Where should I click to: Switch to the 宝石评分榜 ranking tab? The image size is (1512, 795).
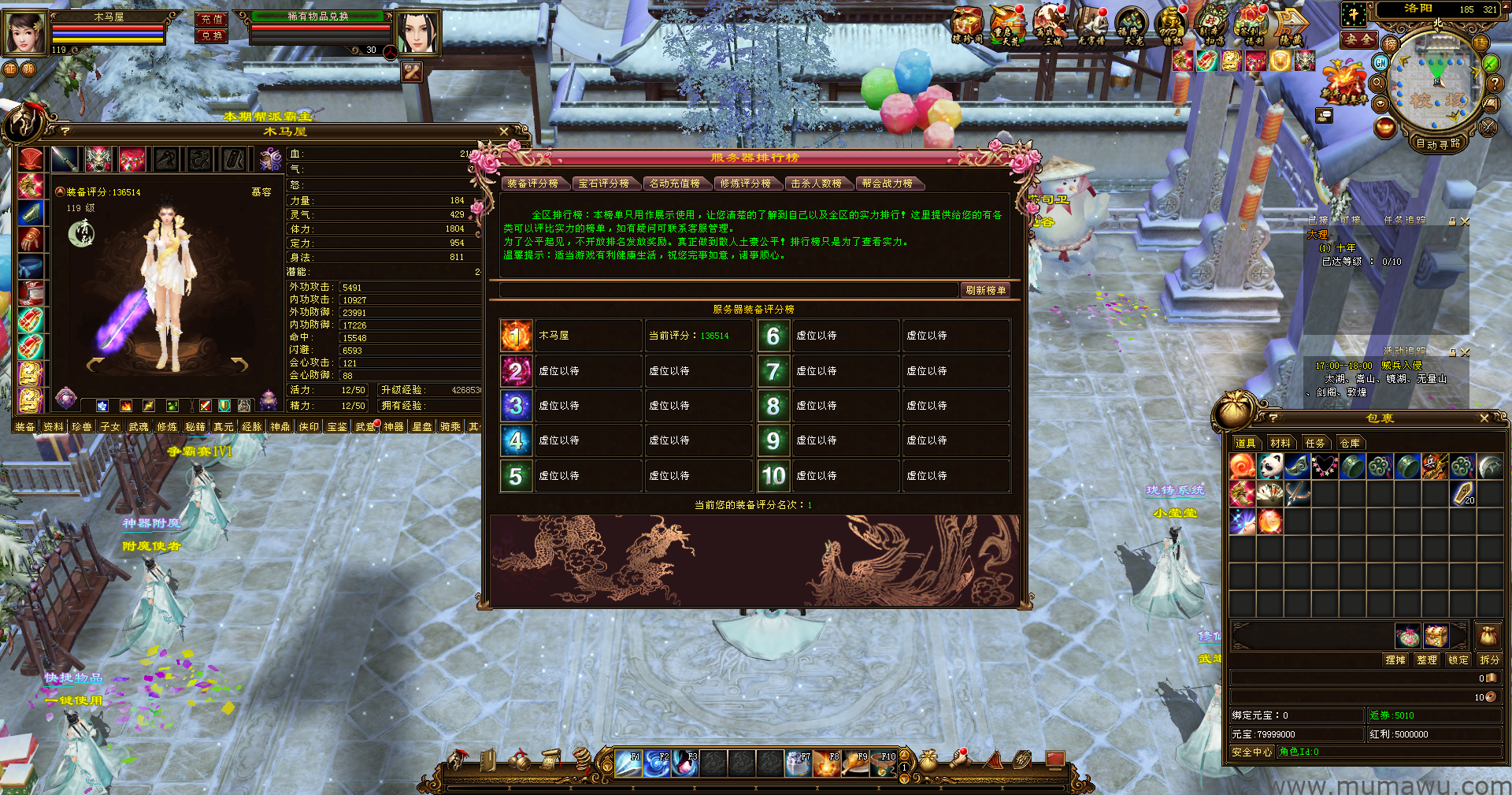(603, 184)
